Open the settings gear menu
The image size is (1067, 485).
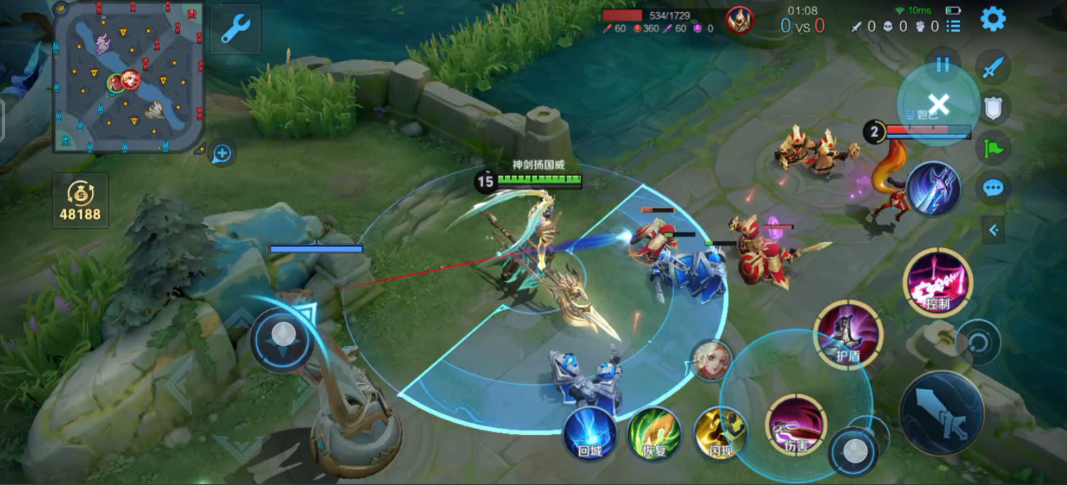(x=992, y=19)
